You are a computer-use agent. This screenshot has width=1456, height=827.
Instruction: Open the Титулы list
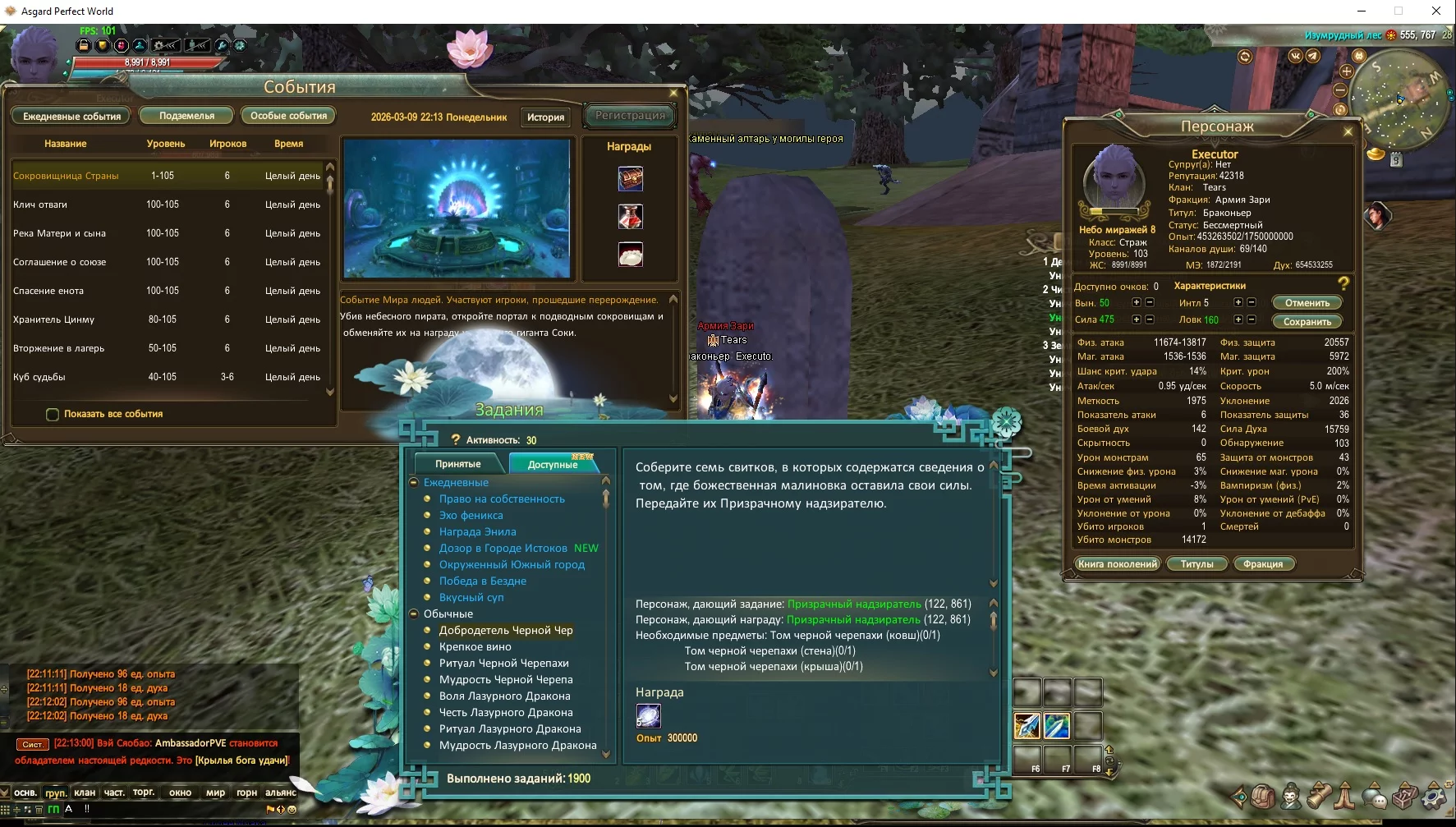1196,564
